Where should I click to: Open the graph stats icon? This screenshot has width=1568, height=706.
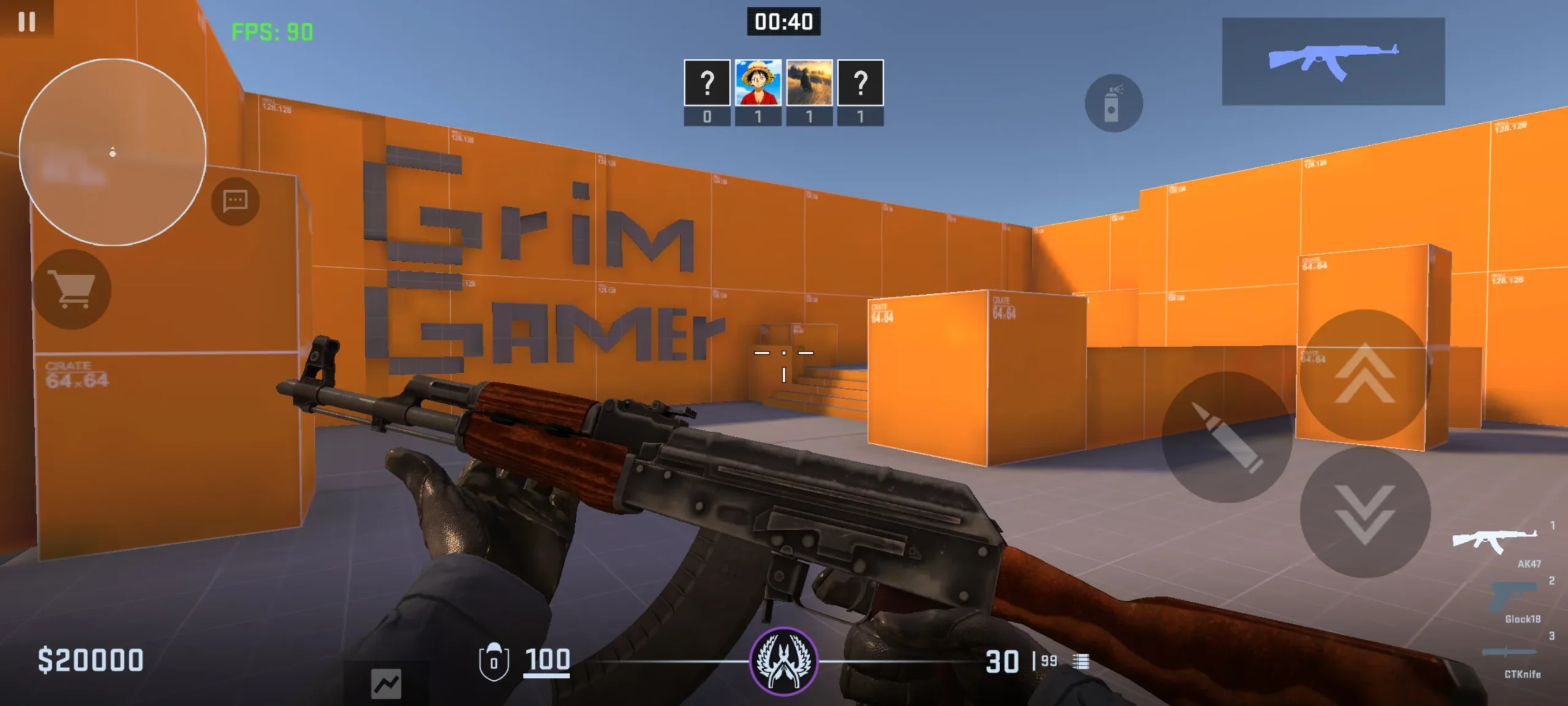point(386,683)
